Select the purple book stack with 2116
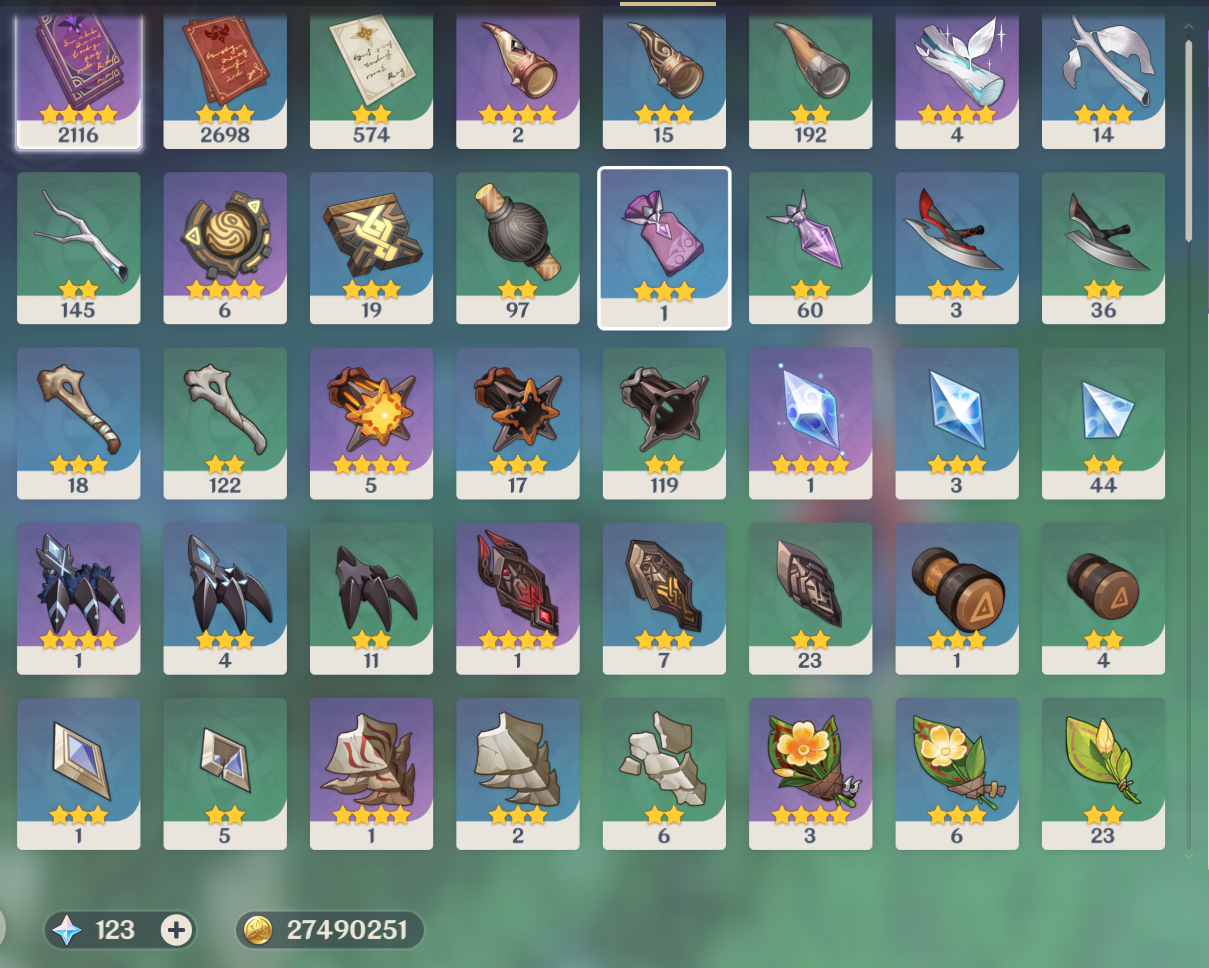This screenshot has width=1209, height=968. point(78,75)
